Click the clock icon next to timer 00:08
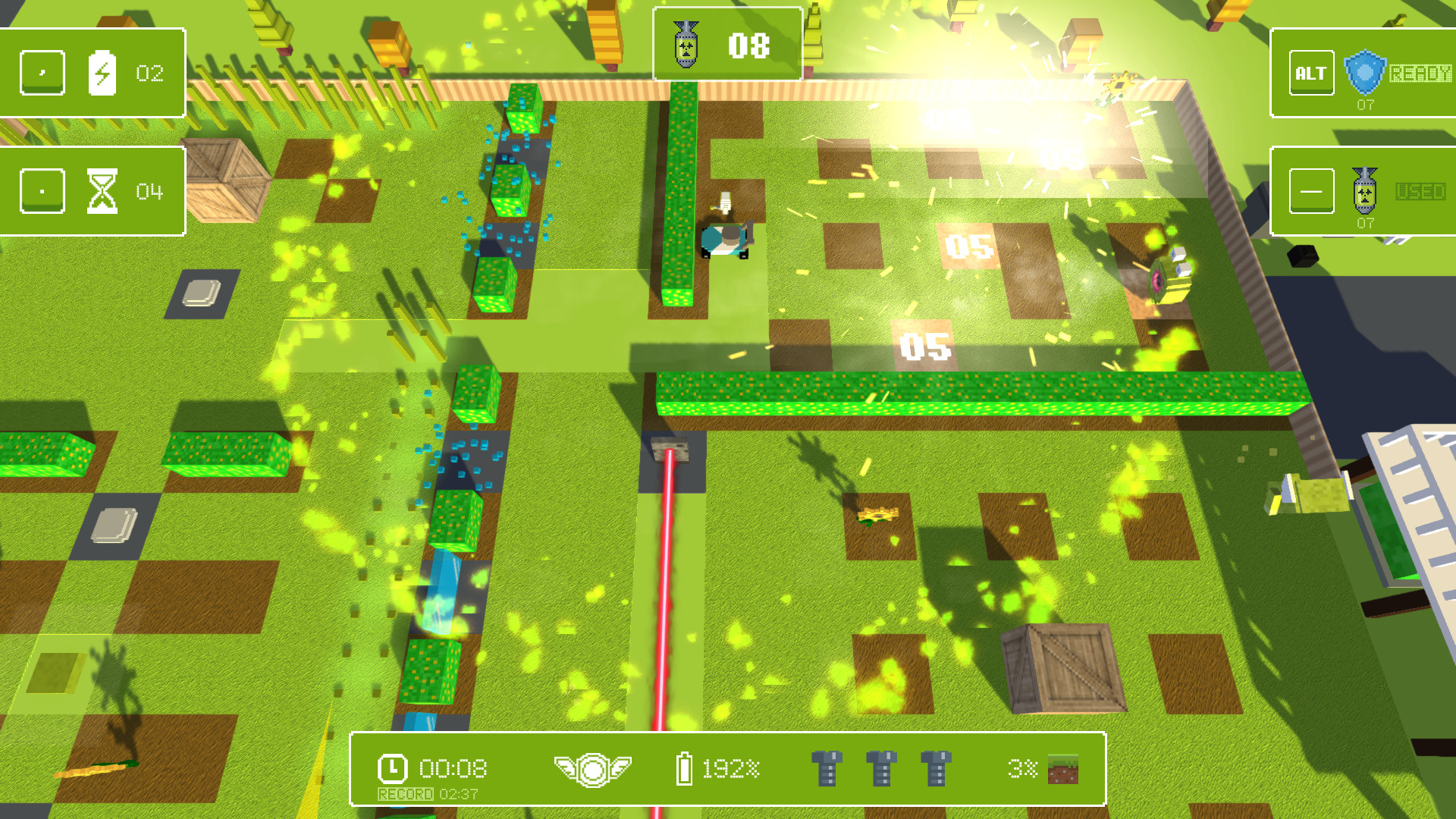Image resolution: width=1456 pixels, height=819 pixels. (391, 767)
